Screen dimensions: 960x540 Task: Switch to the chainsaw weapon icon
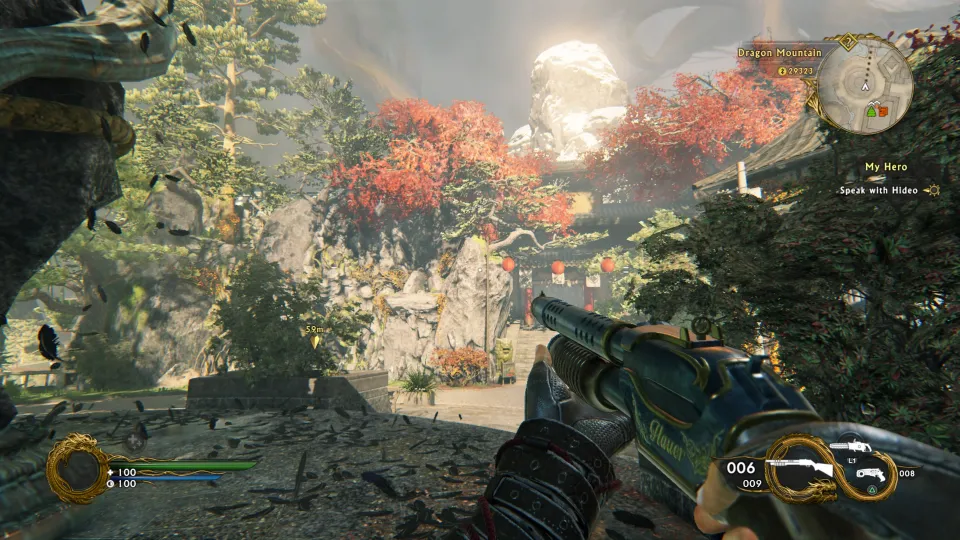(x=852, y=446)
